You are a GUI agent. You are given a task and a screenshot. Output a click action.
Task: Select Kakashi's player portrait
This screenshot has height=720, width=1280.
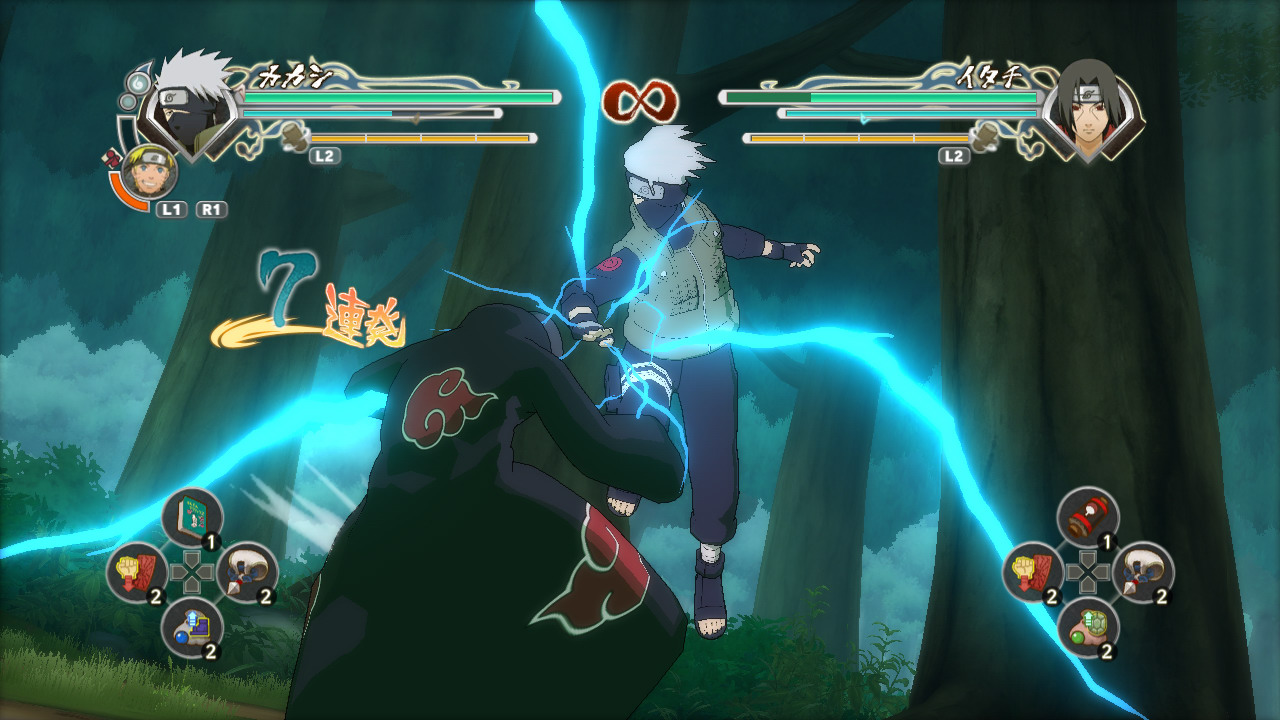click(190, 106)
